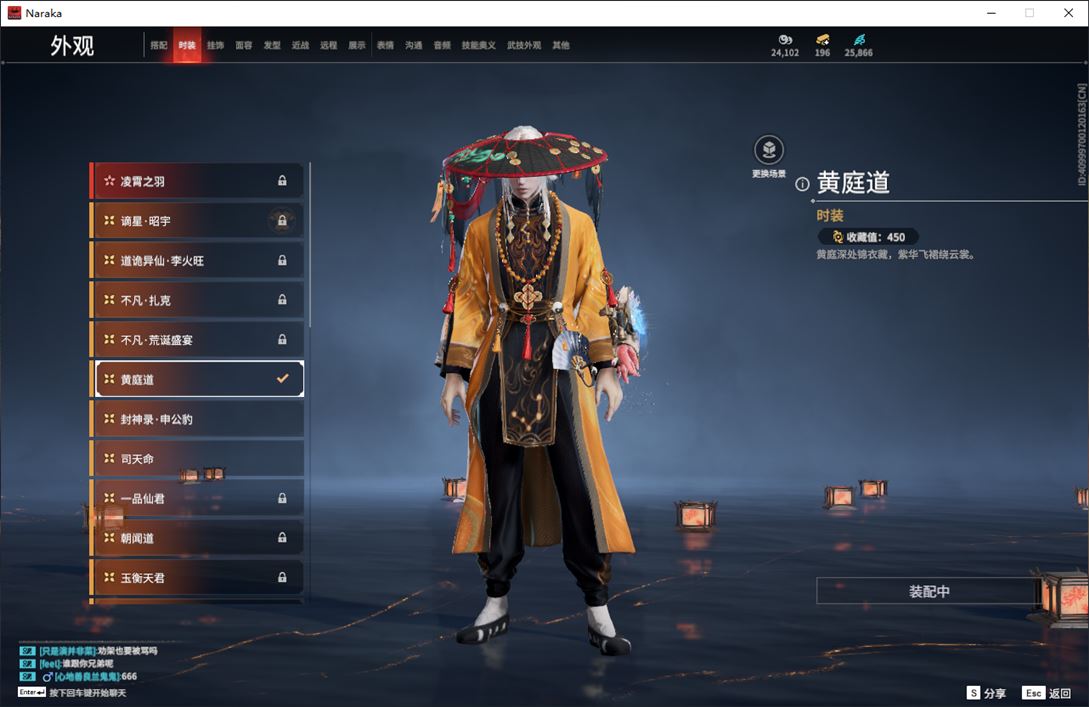Viewport: 1089px width, 707px height.
Task: Select the 发型 hairstyle tab
Action: (x=272, y=46)
